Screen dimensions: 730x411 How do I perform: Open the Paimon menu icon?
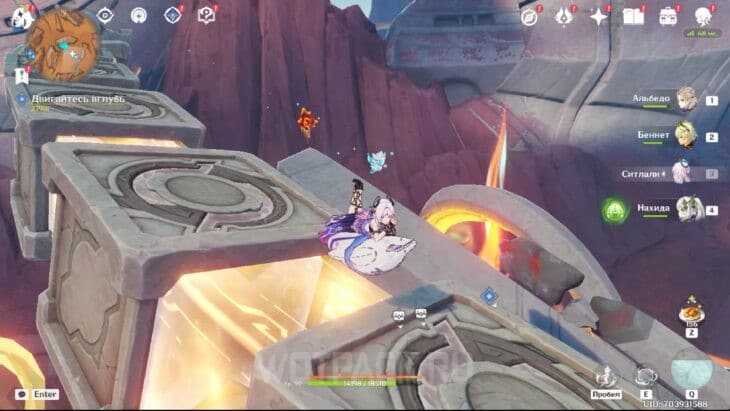[18, 15]
